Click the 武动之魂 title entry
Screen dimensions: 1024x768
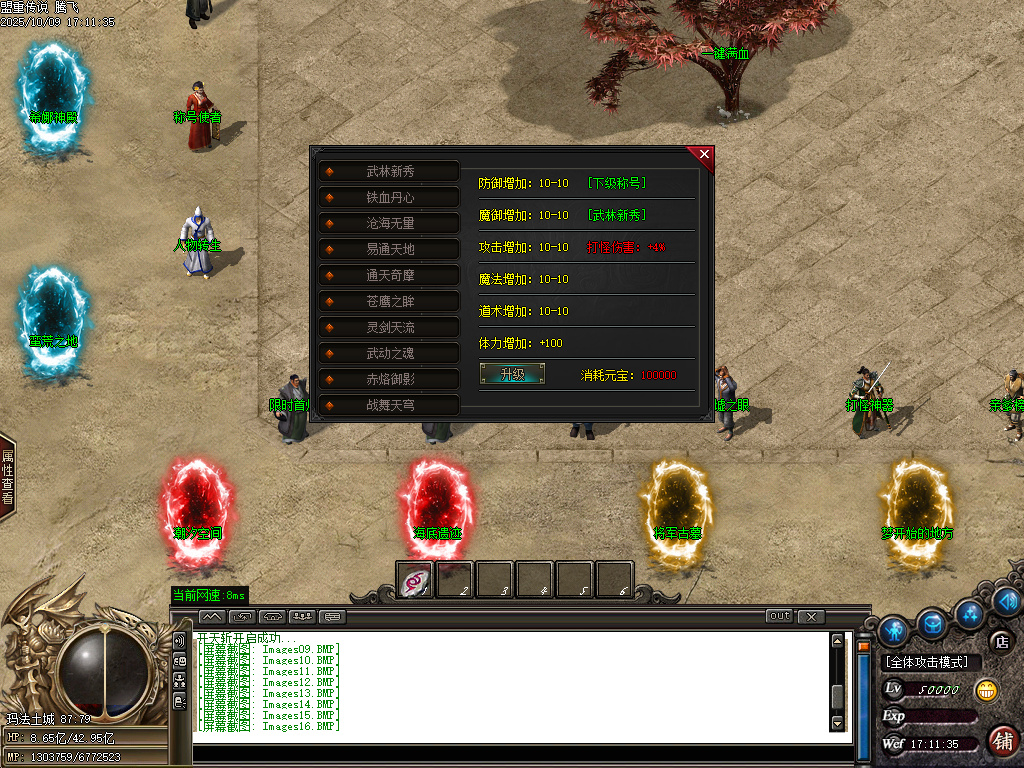pos(389,353)
